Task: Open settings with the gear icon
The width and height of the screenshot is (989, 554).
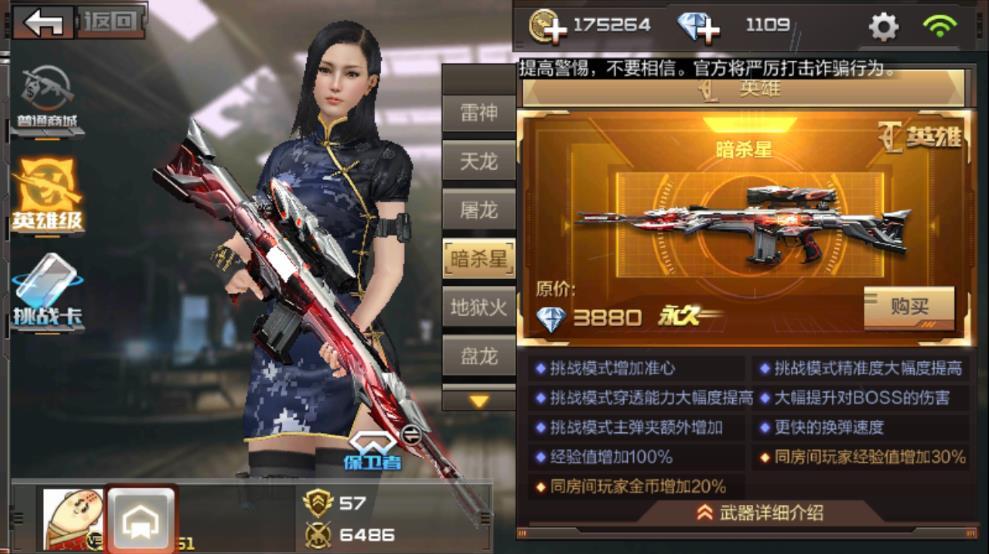Action: (x=883, y=26)
